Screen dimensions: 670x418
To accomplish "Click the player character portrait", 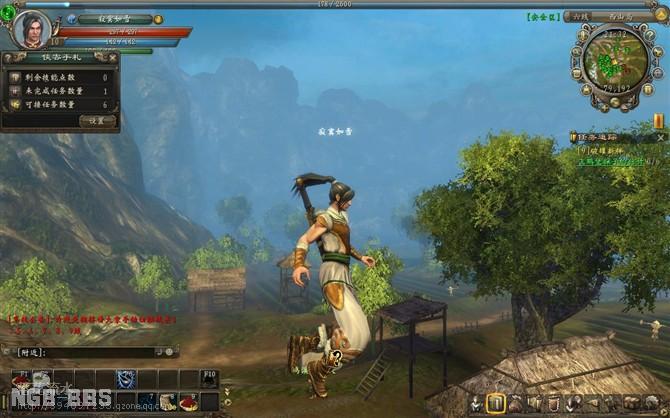I will coord(31,28).
